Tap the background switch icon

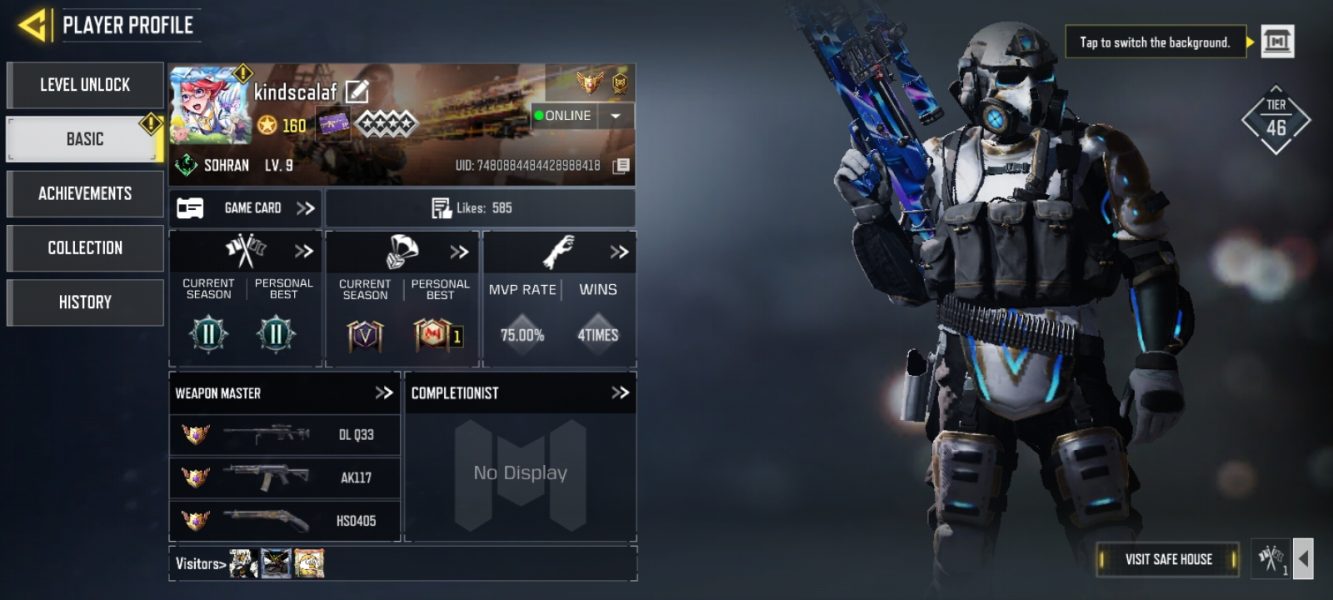1277,42
